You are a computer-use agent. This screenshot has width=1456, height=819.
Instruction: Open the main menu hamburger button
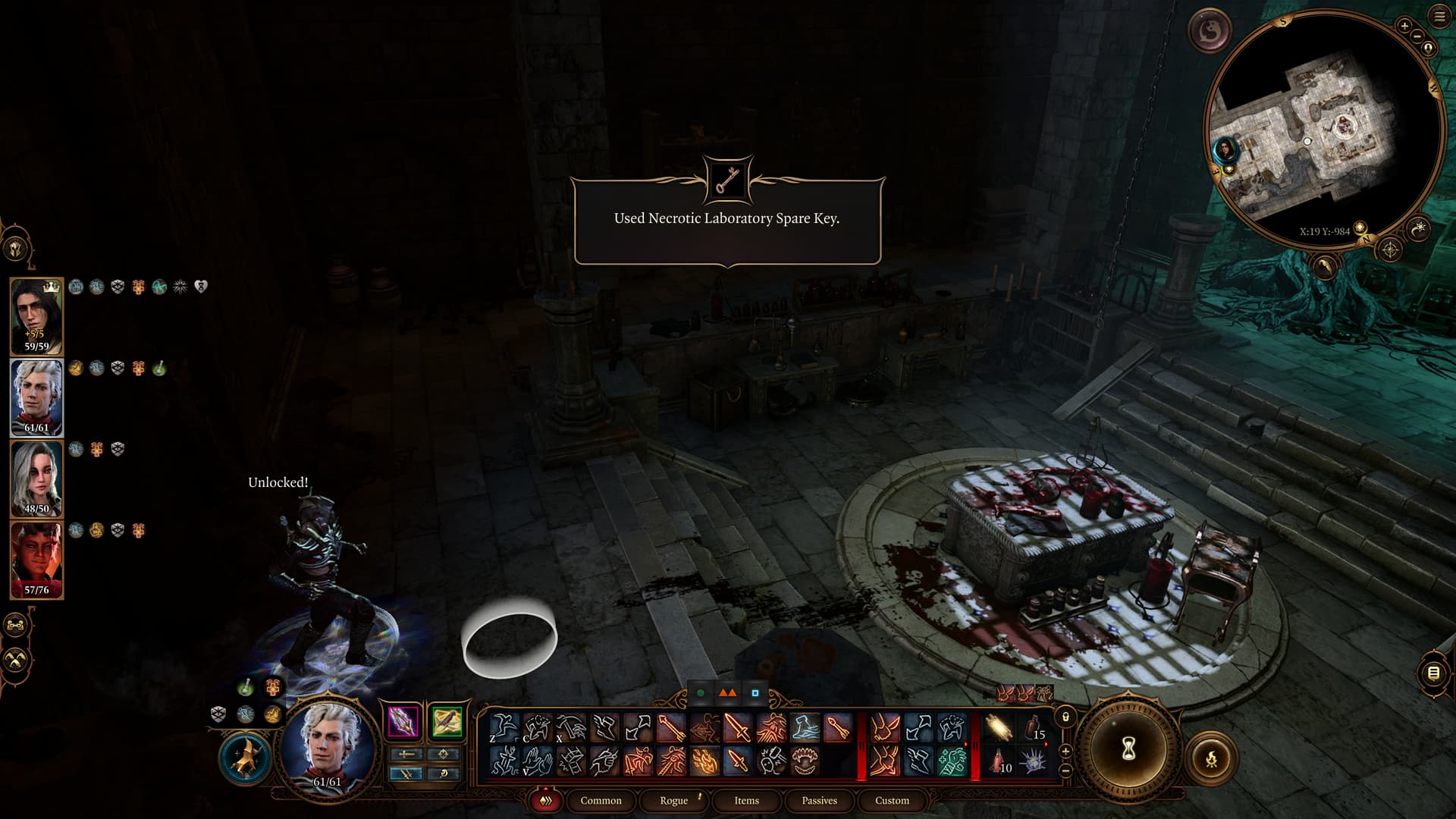[x=1439, y=17]
